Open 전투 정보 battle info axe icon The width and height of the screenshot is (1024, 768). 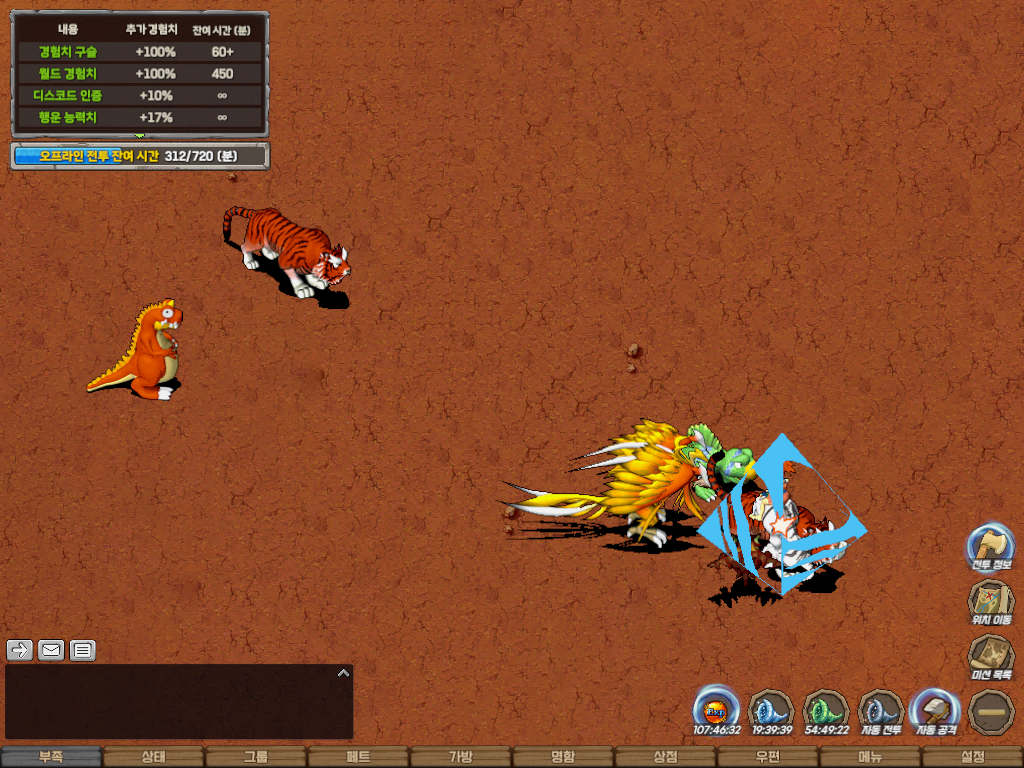tap(990, 546)
